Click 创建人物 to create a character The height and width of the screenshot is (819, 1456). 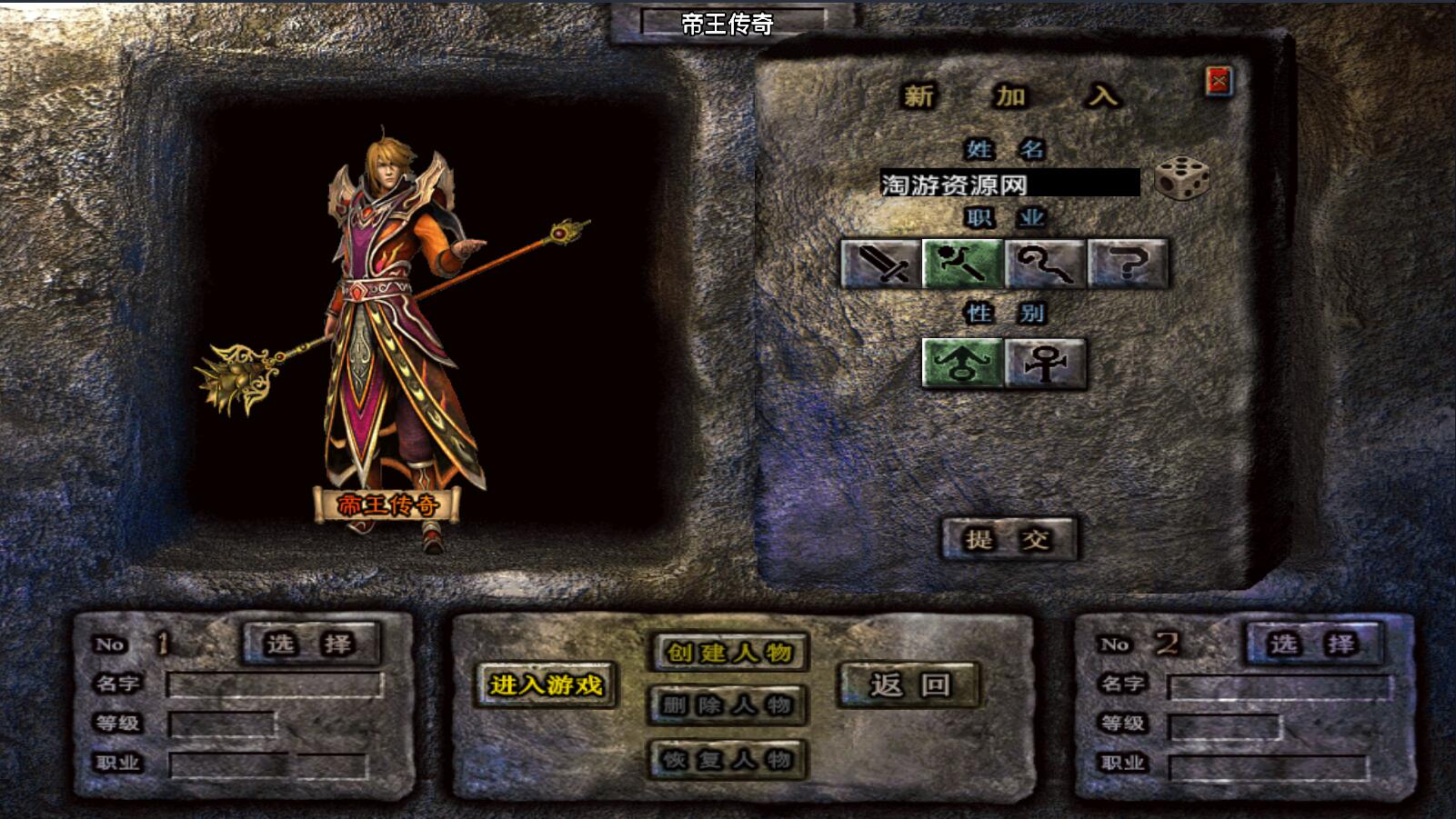pos(728,652)
